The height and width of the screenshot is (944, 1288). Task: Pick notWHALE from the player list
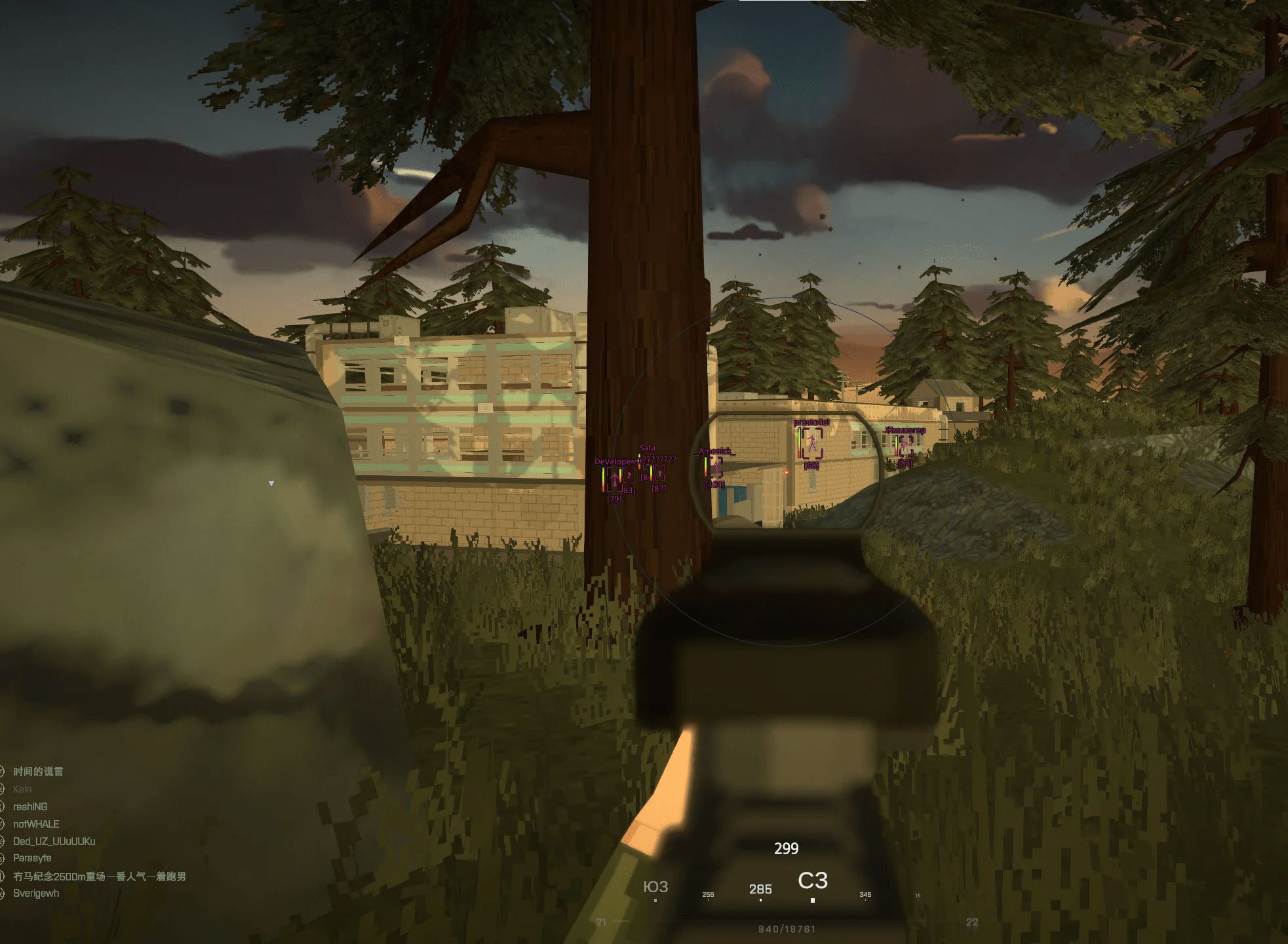coord(36,824)
